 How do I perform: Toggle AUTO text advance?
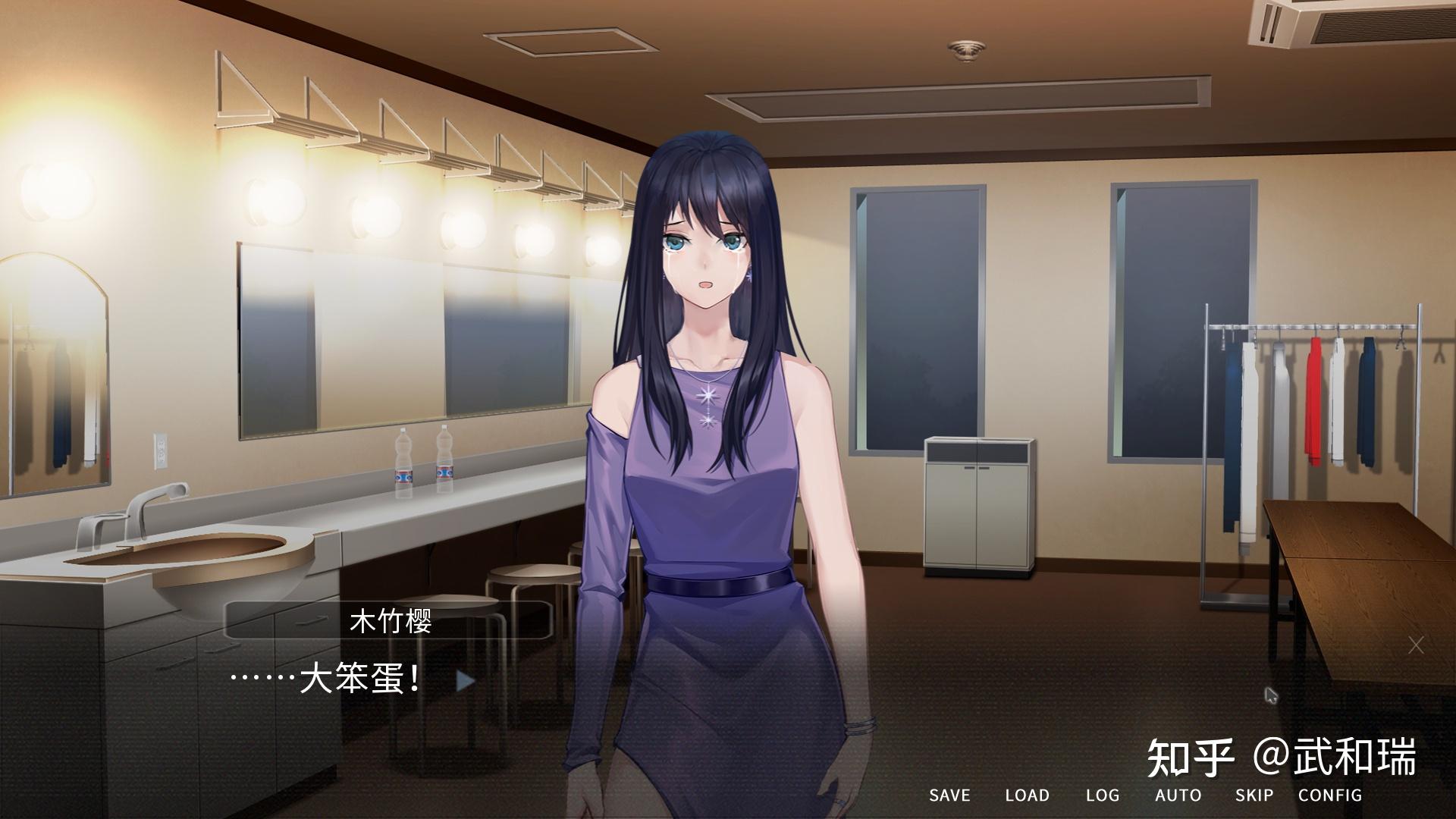1178,795
